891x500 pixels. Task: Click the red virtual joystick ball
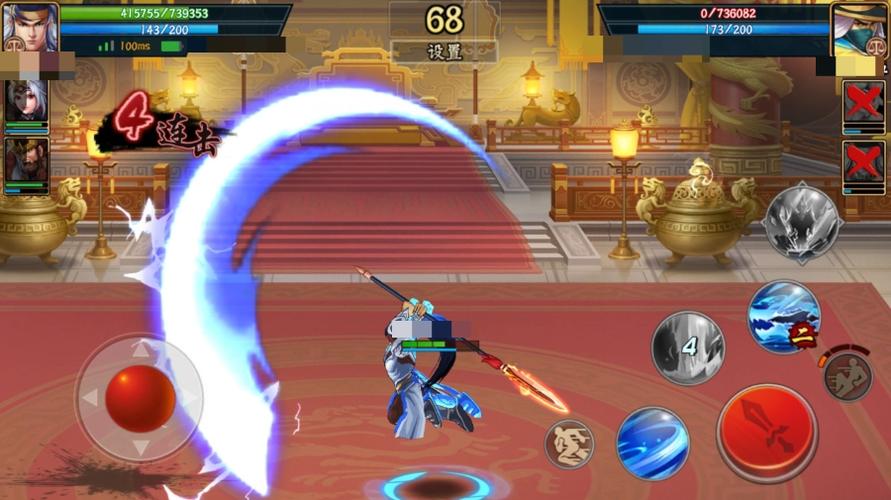click(x=140, y=397)
